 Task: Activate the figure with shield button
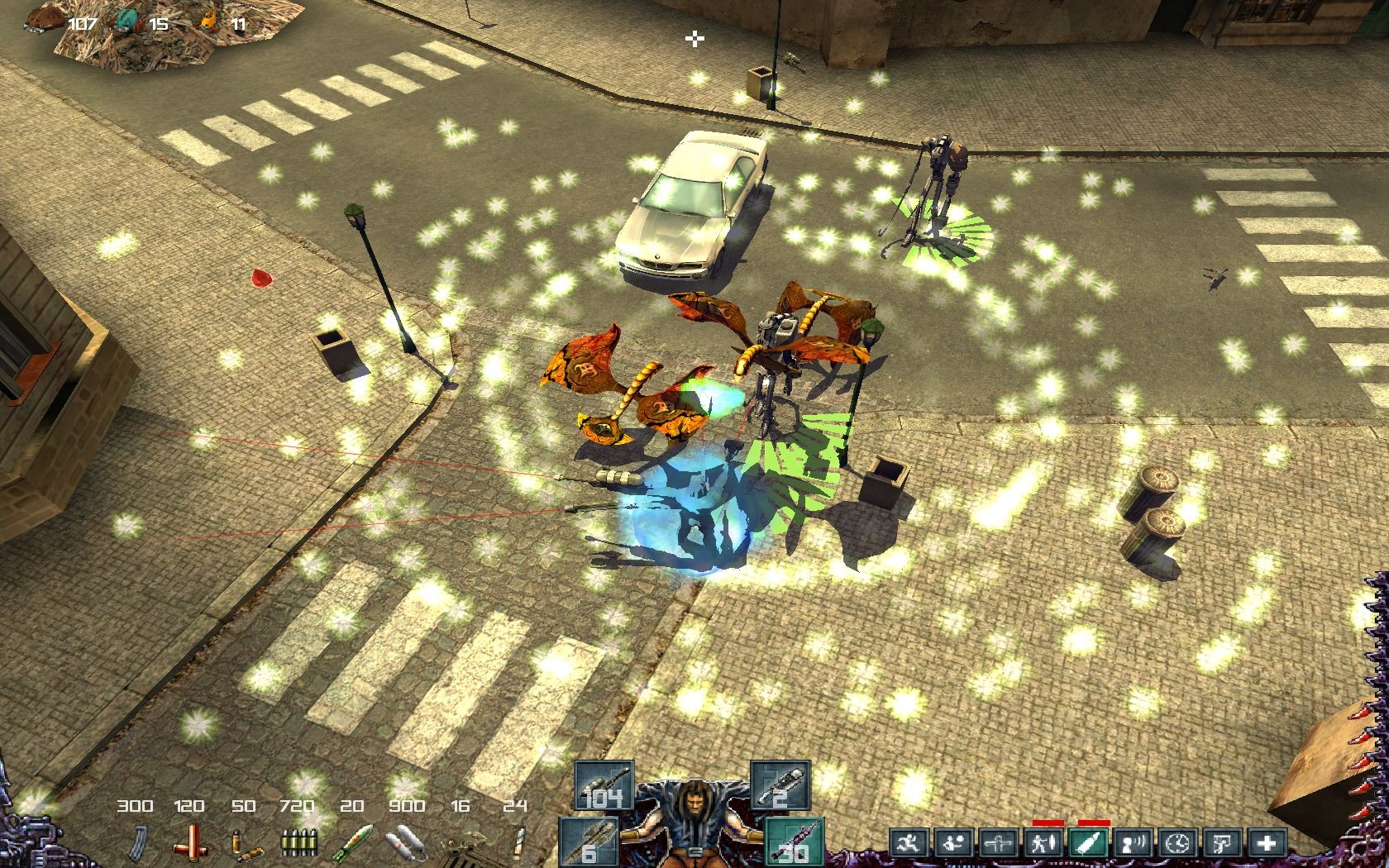coord(1042,844)
